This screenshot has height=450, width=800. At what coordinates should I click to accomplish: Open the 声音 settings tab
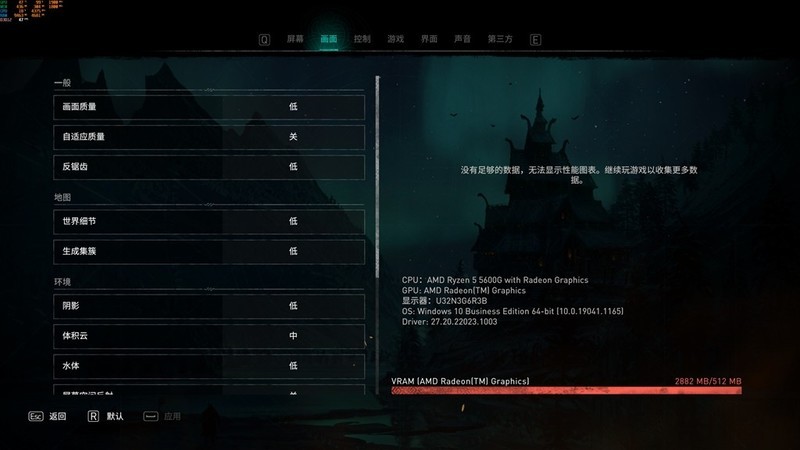pos(462,39)
